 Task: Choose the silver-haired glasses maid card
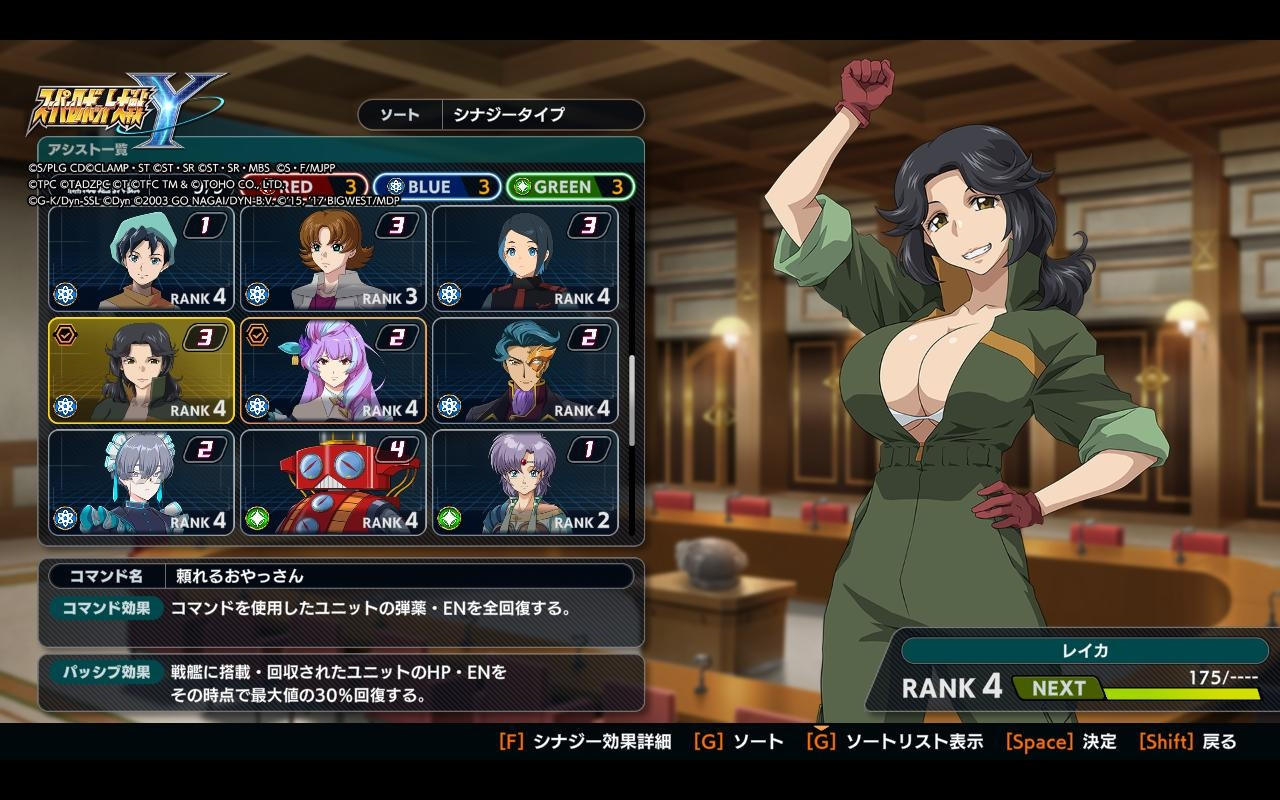pos(141,482)
